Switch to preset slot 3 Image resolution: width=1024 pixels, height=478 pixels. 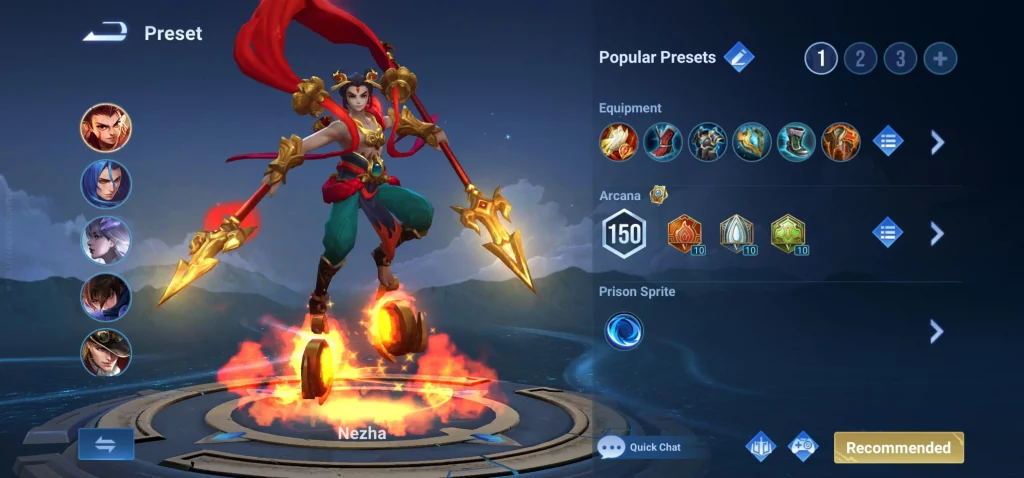point(900,58)
